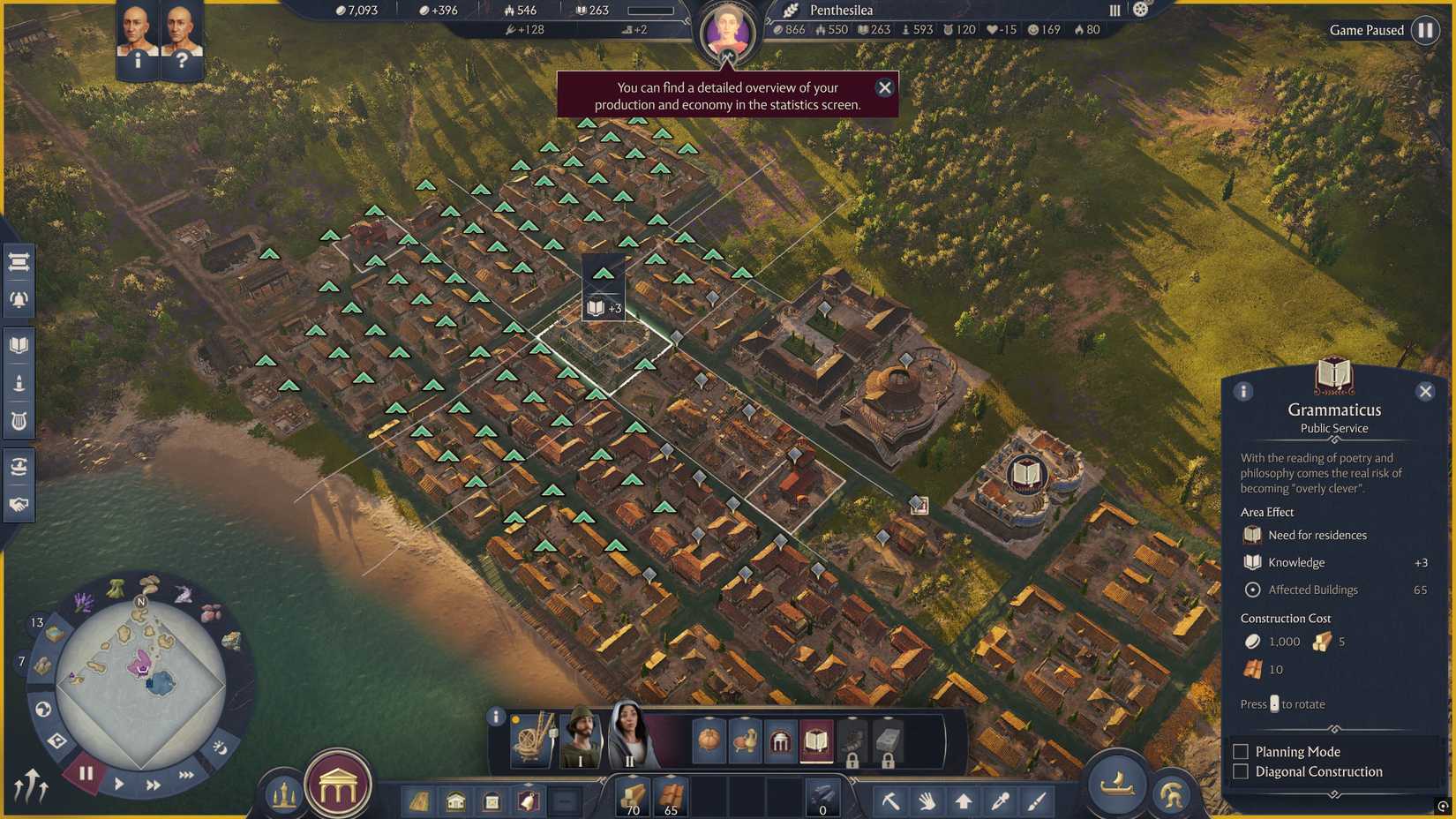Screen dimensions: 1456x819
Task: Expand the wood resource panel chevron
Action: click(x=632, y=775)
